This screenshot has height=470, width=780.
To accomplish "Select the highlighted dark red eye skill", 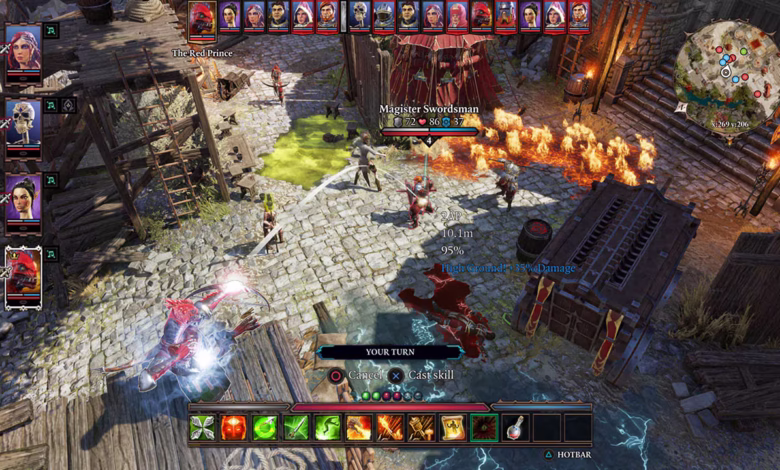I will click(484, 428).
